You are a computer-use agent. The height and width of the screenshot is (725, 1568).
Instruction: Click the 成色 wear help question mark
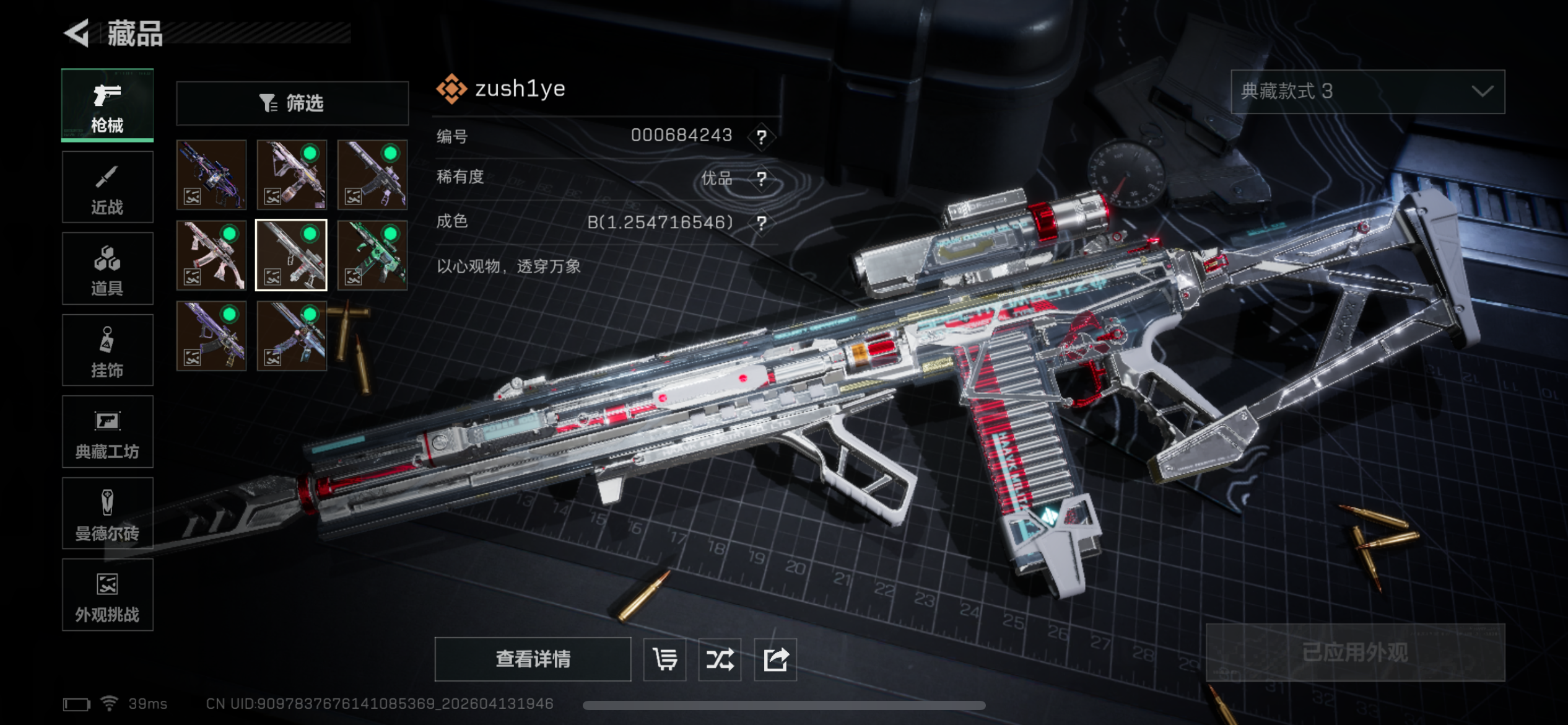click(762, 222)
